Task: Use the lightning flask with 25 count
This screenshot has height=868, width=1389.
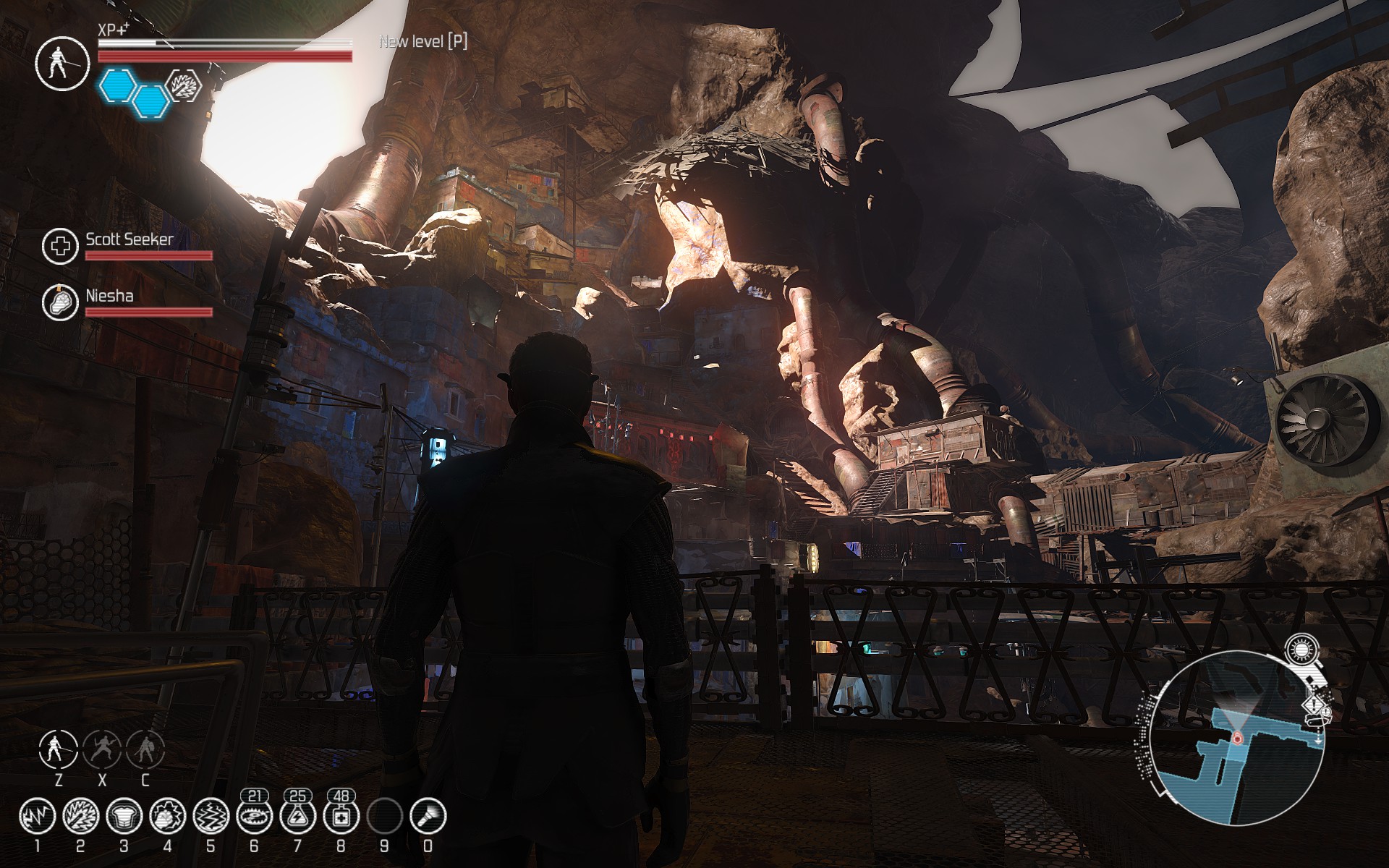Action: pos(297,817)
